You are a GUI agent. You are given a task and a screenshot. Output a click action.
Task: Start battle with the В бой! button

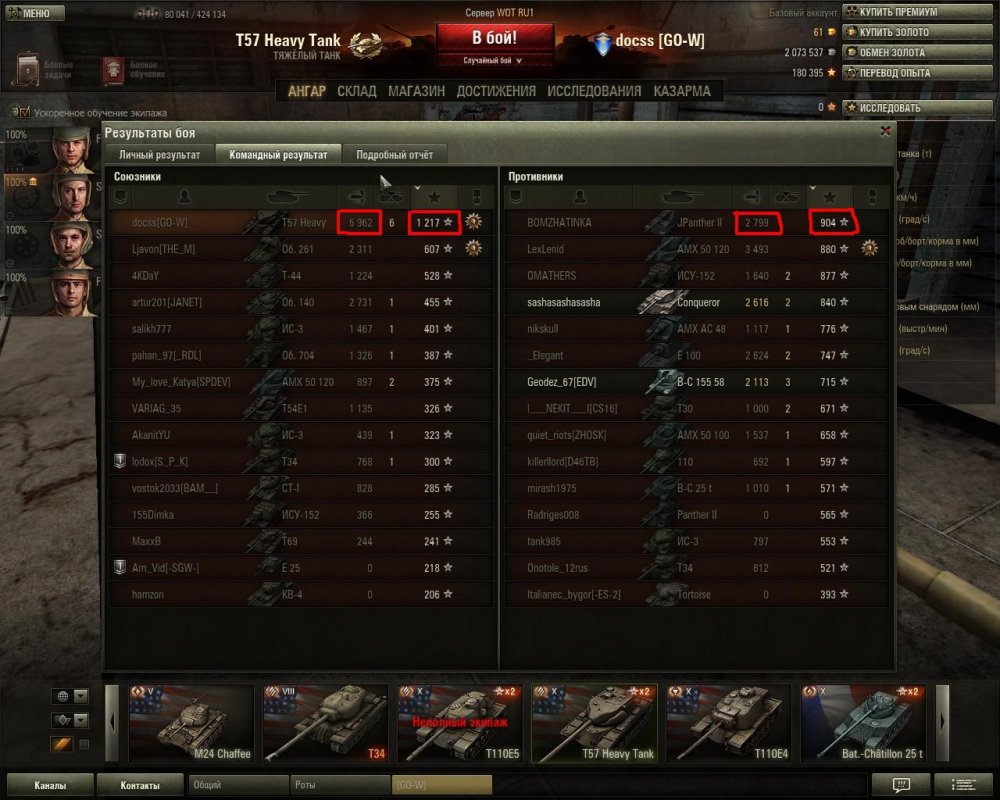495,39
